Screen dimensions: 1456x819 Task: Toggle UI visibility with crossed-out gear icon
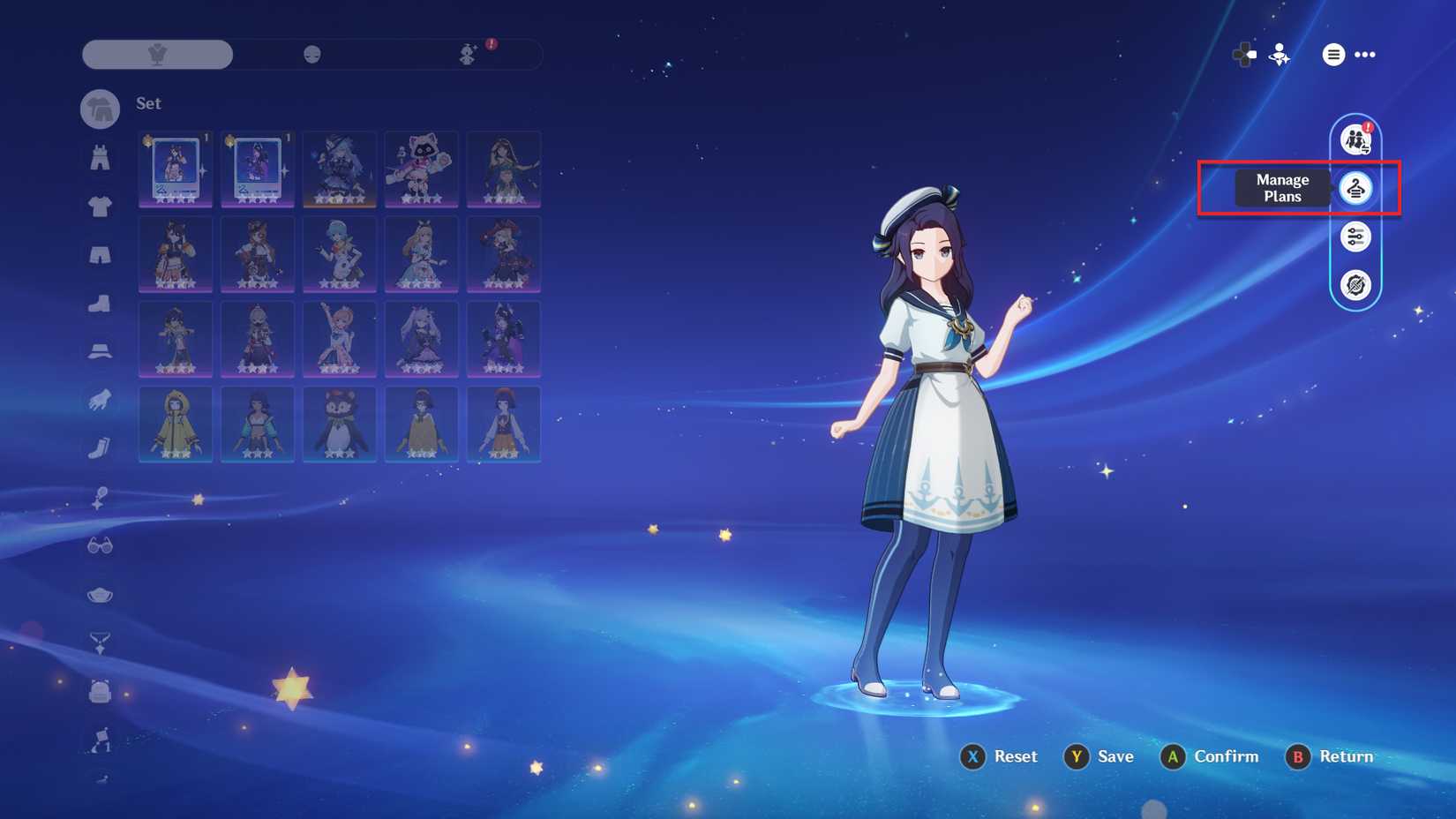1356,284
